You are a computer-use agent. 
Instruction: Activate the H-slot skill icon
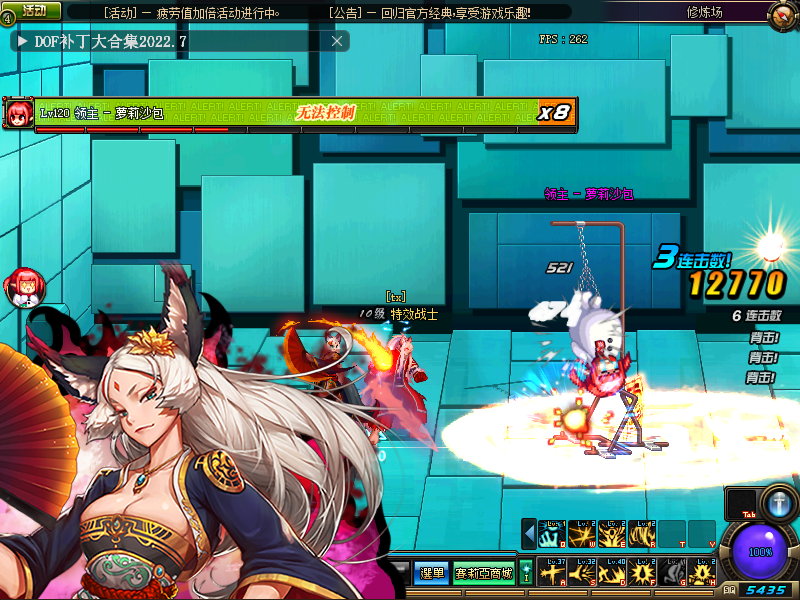701,572
